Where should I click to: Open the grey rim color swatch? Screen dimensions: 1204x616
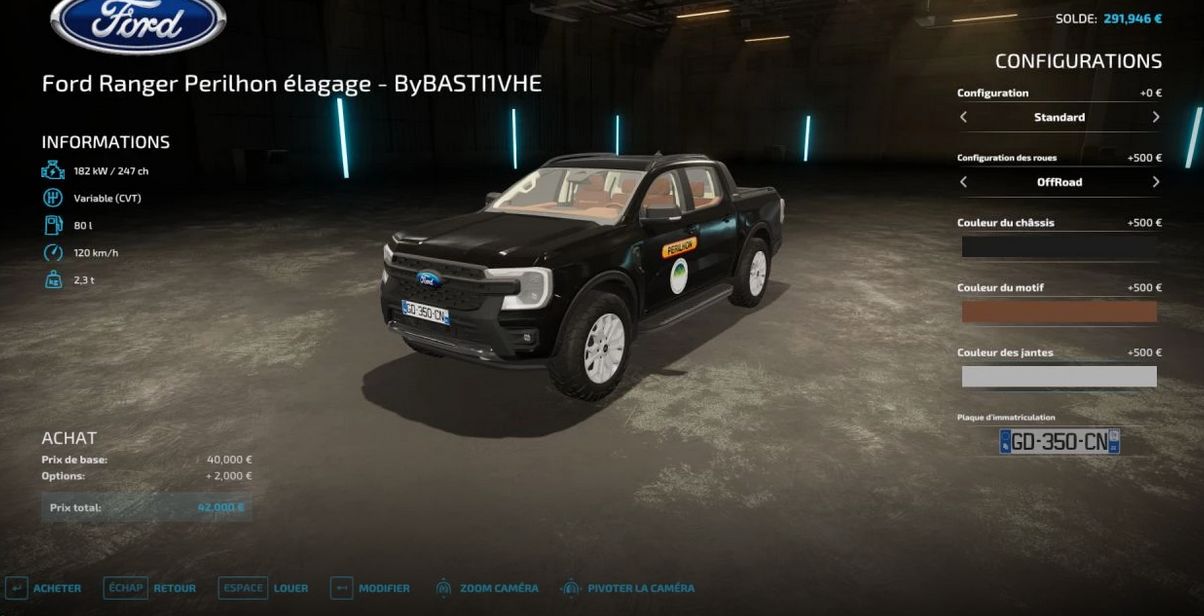[x=1059, y=376]
